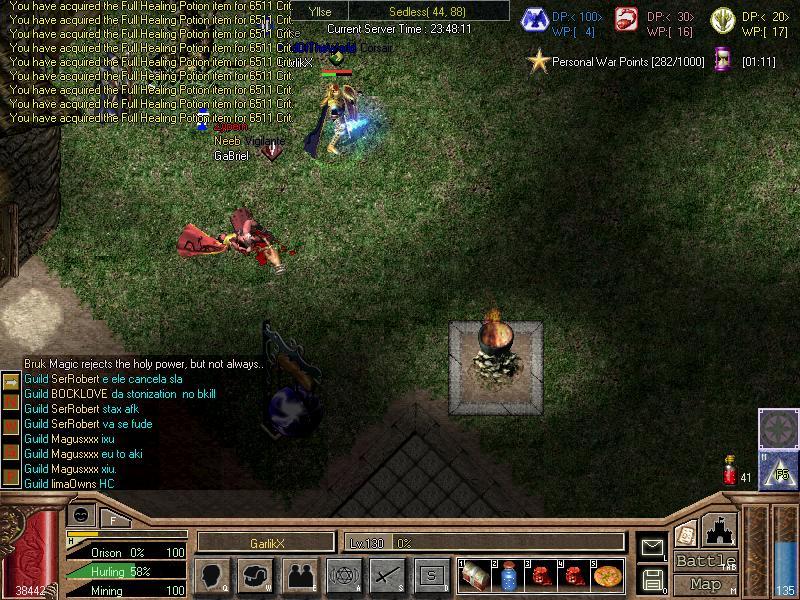Switch to the F tab above skills

pos(113,518)
